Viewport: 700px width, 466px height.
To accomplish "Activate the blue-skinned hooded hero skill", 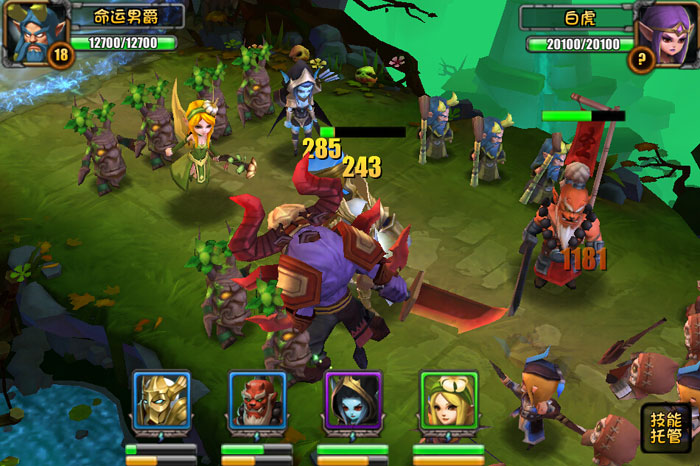I will 352,401.
